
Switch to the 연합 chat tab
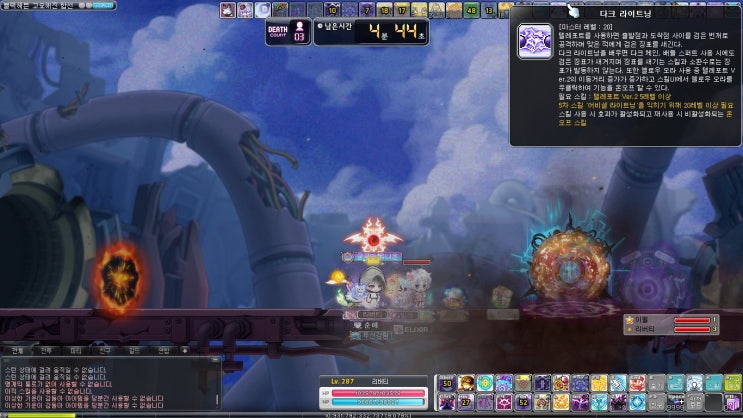(x=163, y=351)
